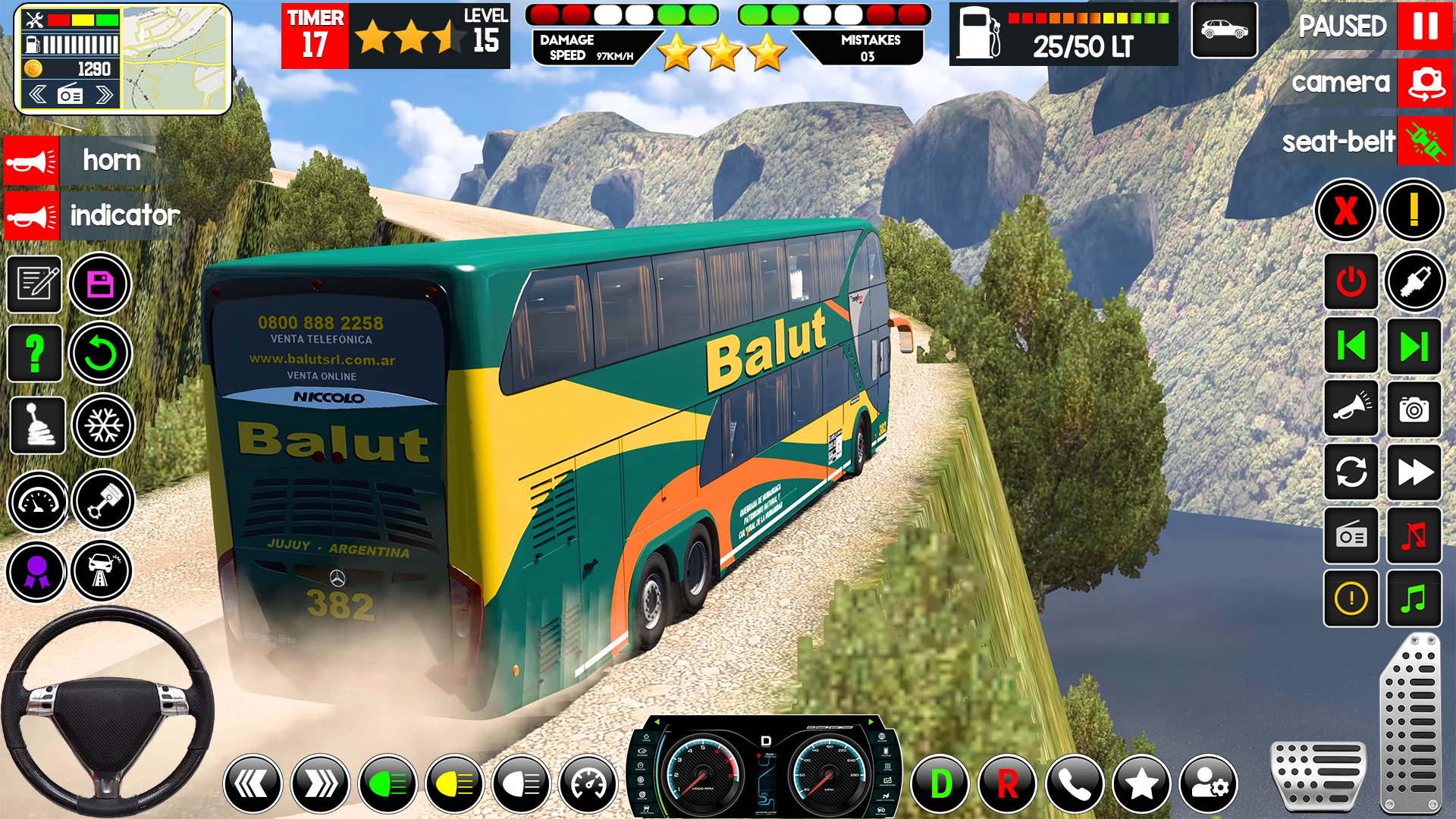This screenshot has height=819, width=1456.
Task: Click the snowflake AC icon
Action: pyautogui.click(x=103, y=425)
